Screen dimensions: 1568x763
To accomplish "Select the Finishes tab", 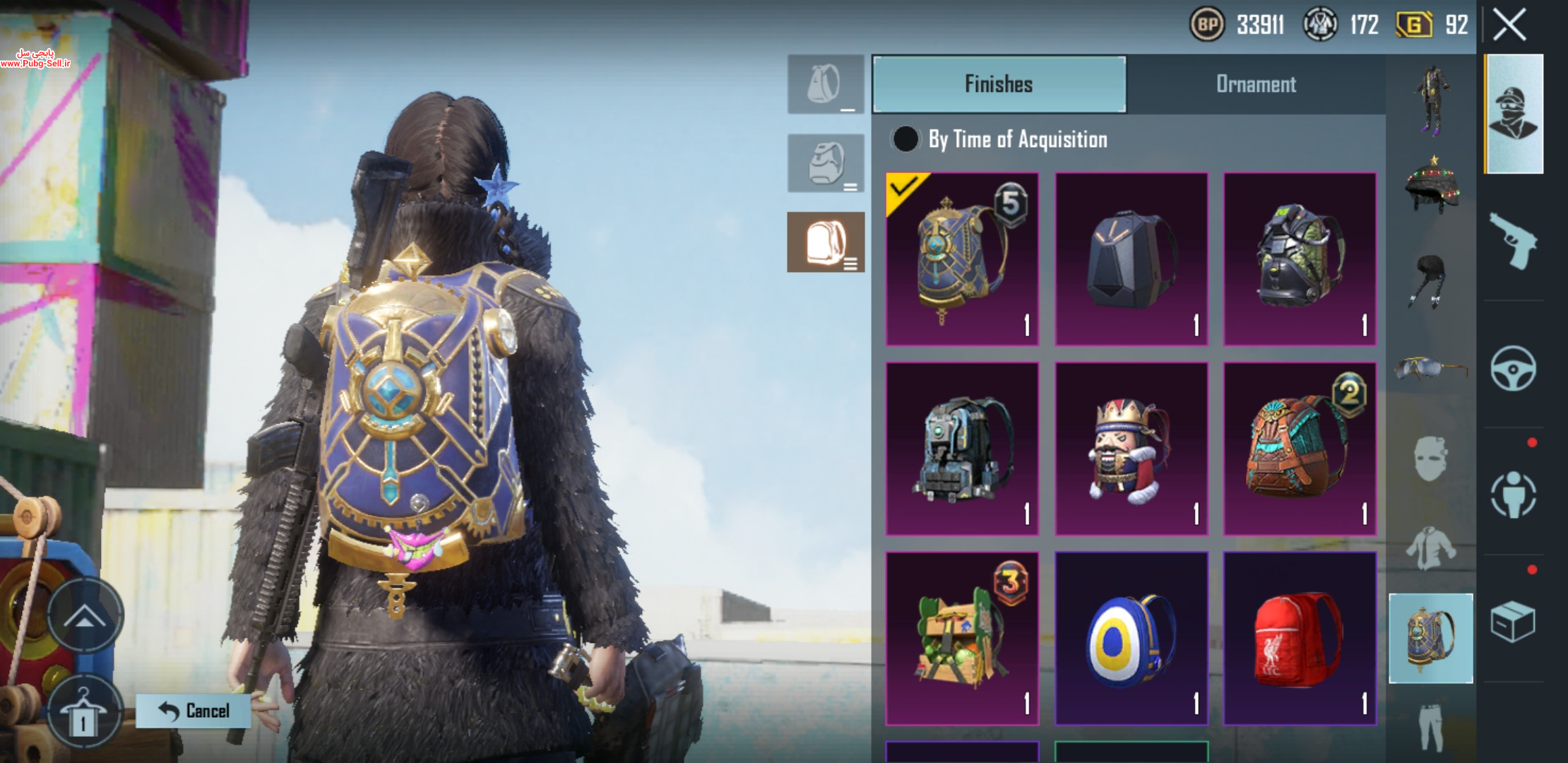I will click(x=999, y=85).
